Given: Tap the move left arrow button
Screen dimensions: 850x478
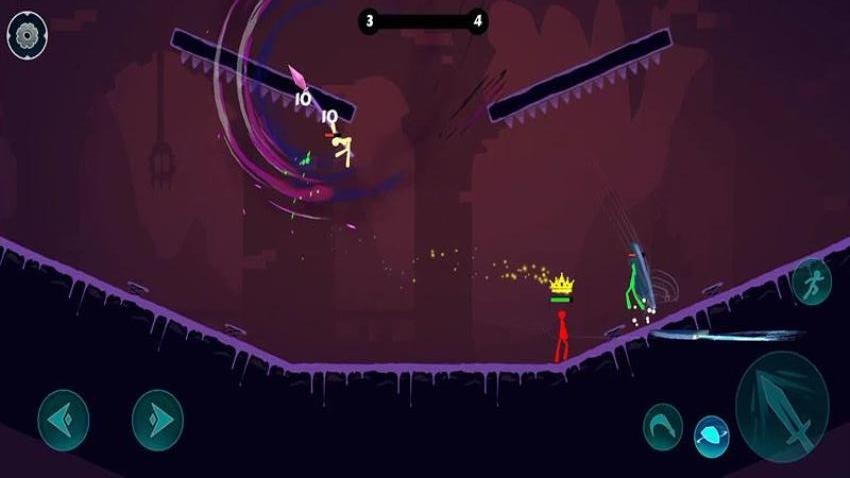Looking at the screenshot, I should tap(63, 420).
